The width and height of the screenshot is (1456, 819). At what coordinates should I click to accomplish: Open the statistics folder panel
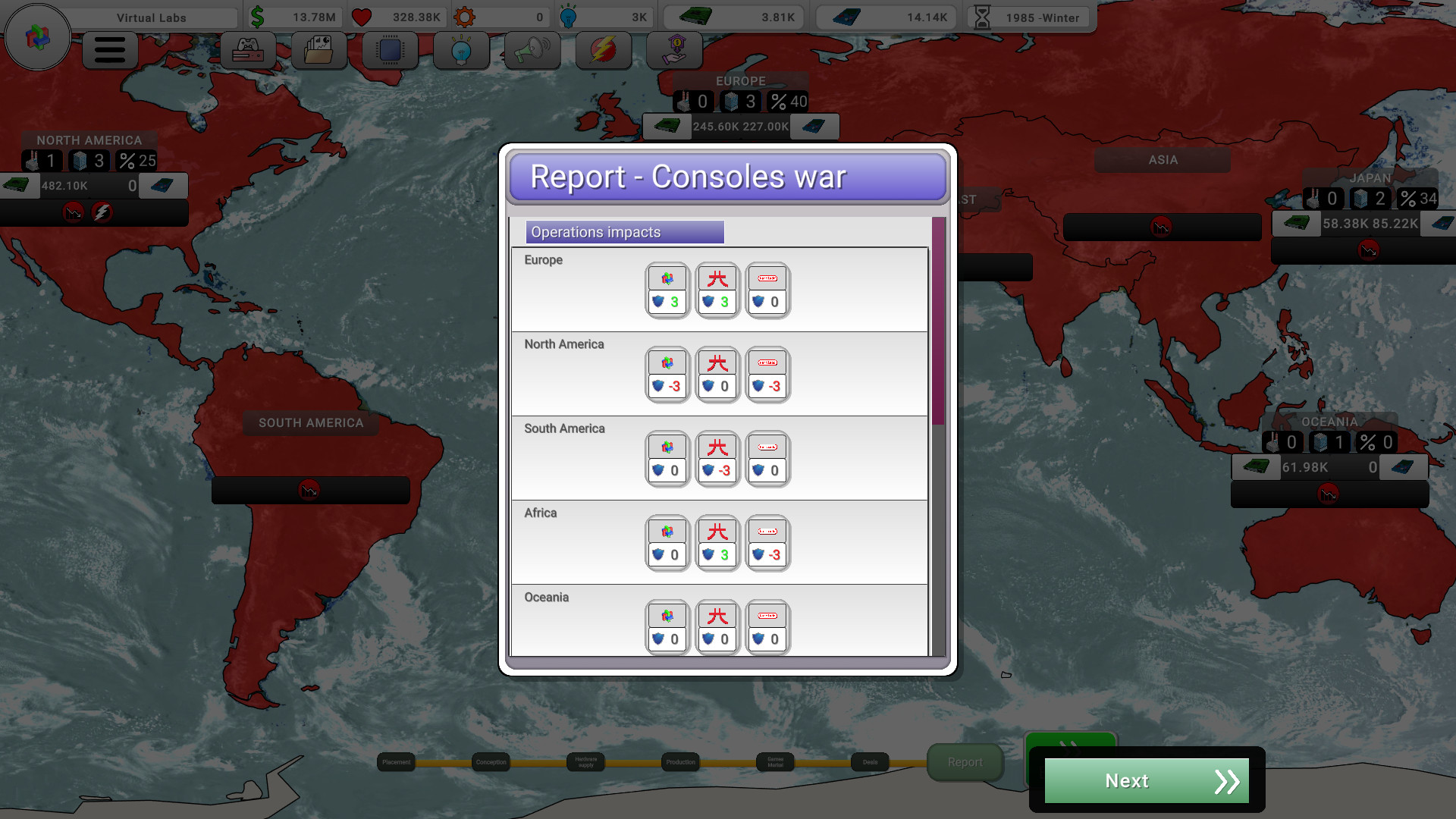(318, 51)
